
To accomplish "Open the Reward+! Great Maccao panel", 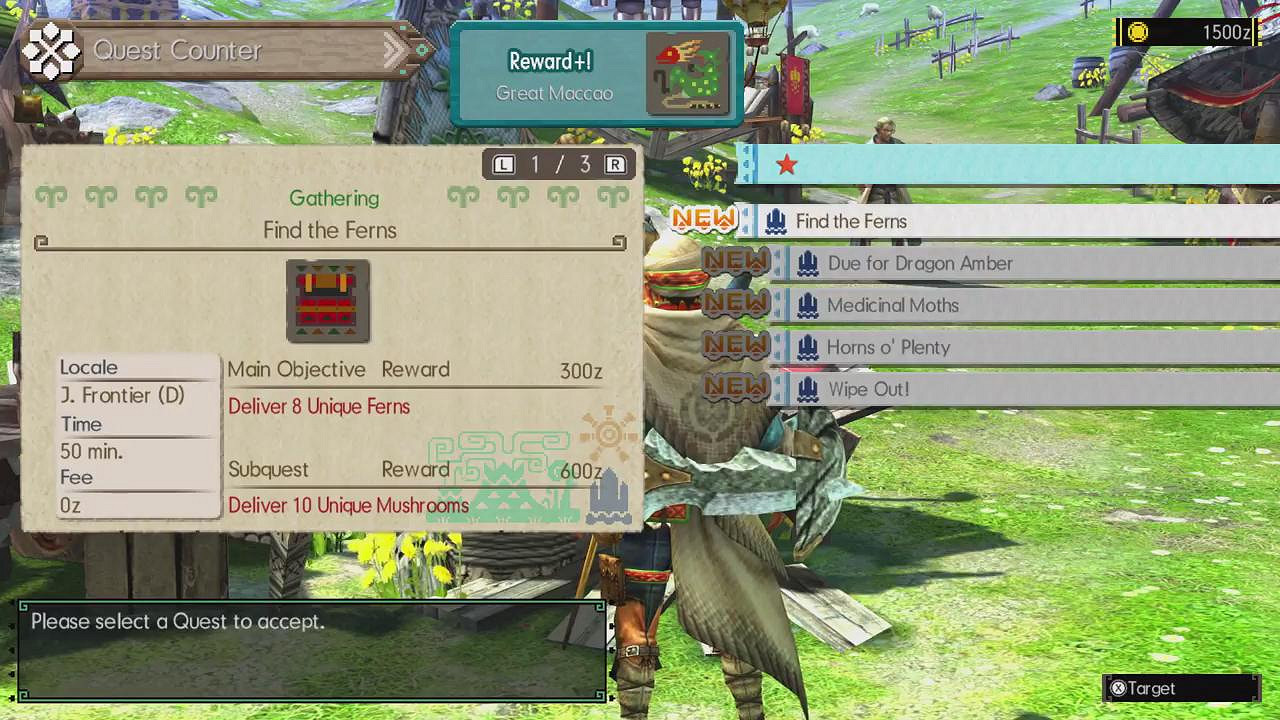I will (x=594, y=72).
